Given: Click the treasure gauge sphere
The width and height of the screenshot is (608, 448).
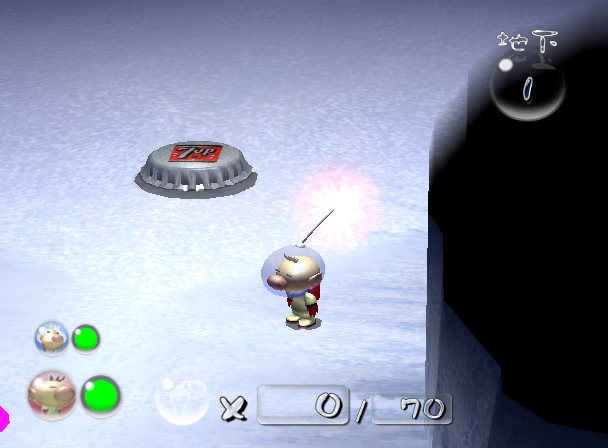Looking at the screenshot, I should (x=527, y=88).
